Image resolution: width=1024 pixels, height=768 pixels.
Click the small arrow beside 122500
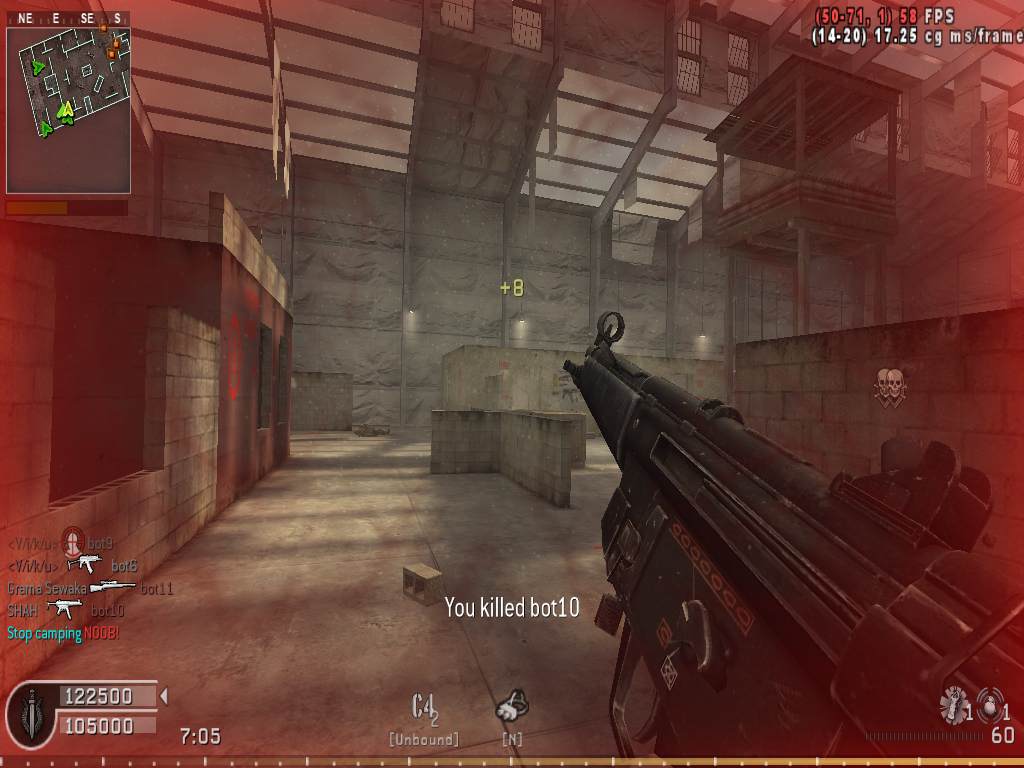pos(164,695)
